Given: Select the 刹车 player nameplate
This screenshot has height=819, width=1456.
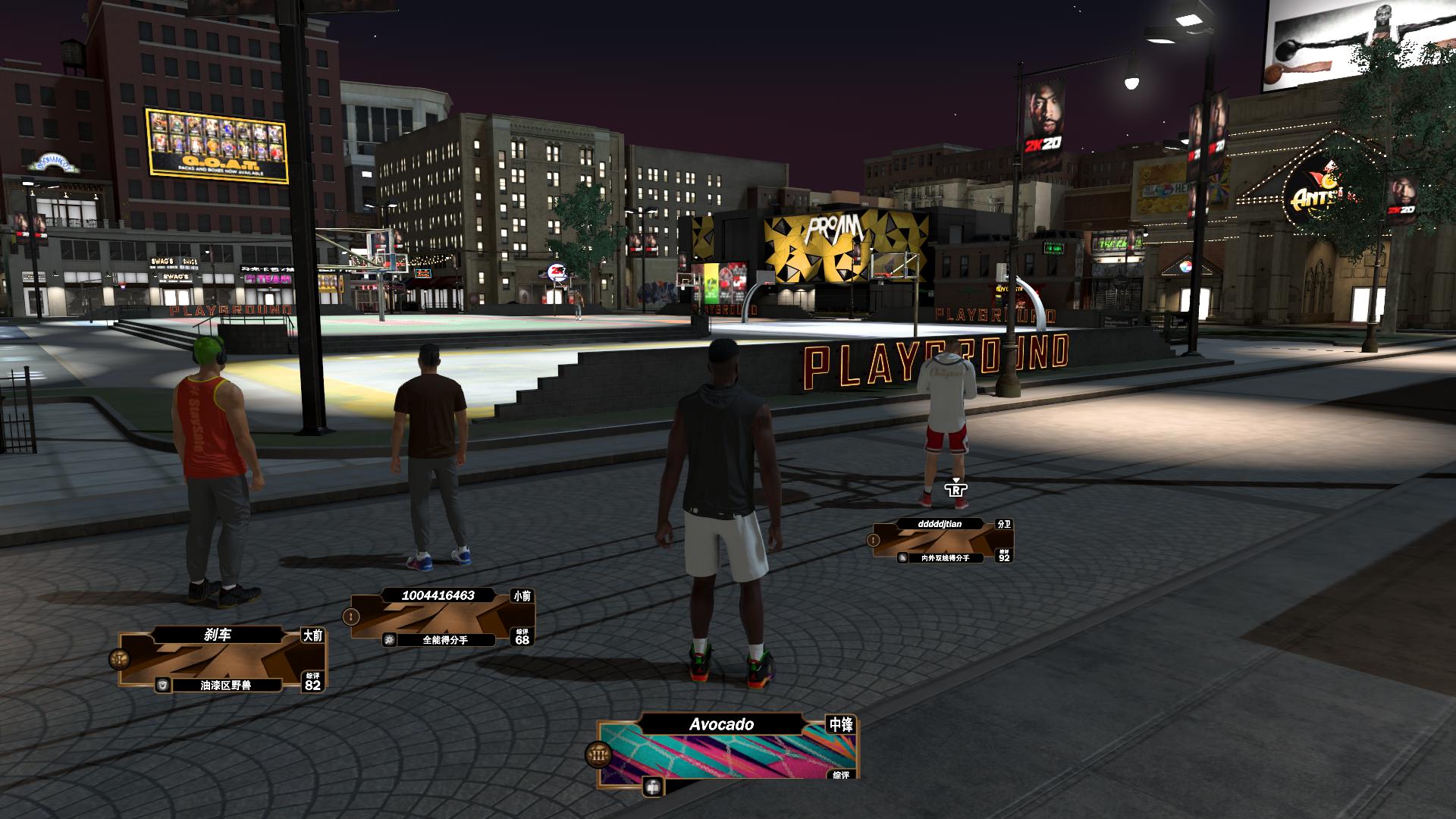Looking at the screenshot, I should pyautogui.click(x=221, y=660).
